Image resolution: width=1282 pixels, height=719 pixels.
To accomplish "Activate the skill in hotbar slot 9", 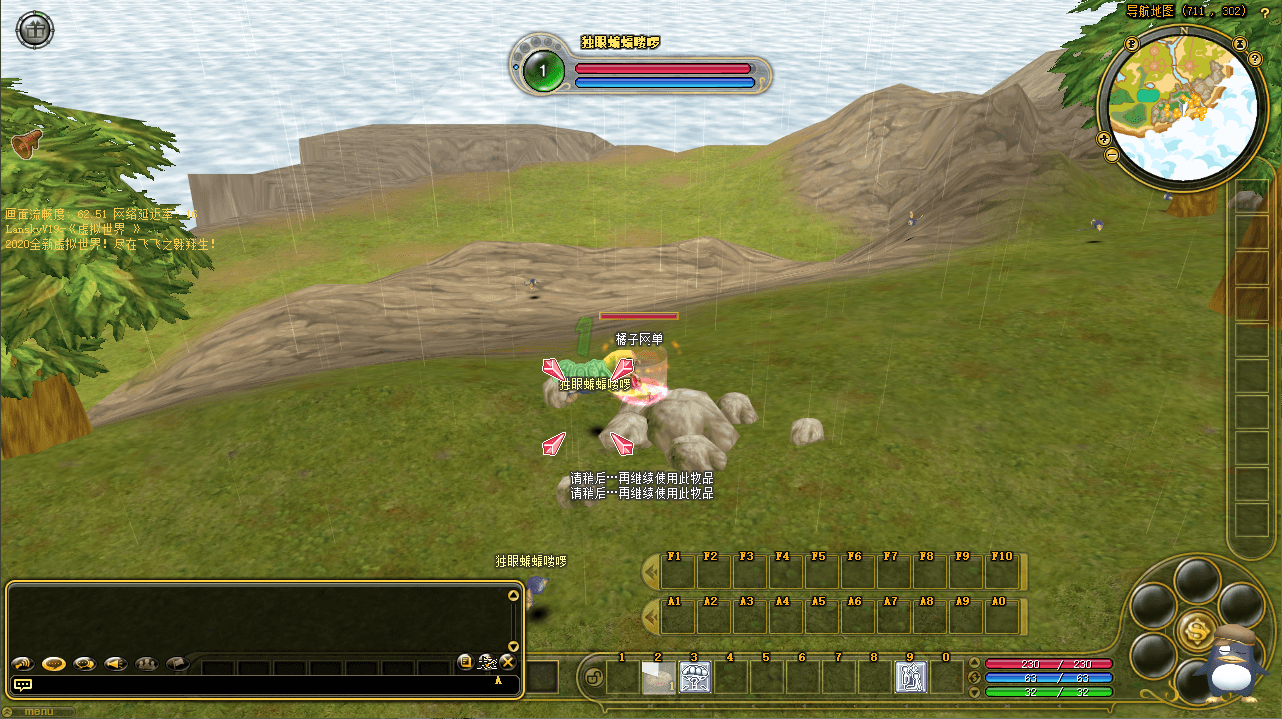I will [x=910, y=677].
